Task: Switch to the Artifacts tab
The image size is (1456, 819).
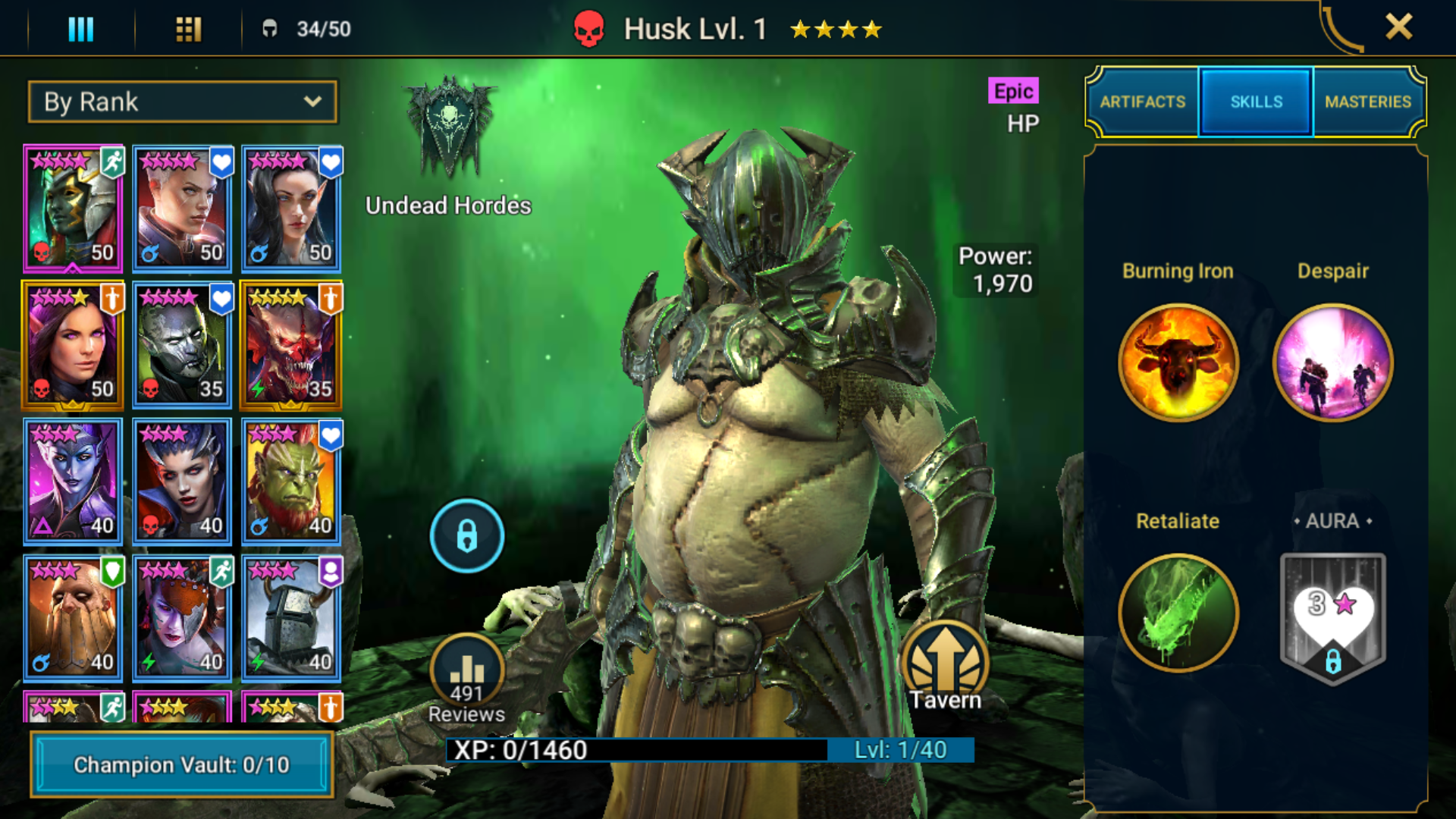Action: [x=1143, y=102]
